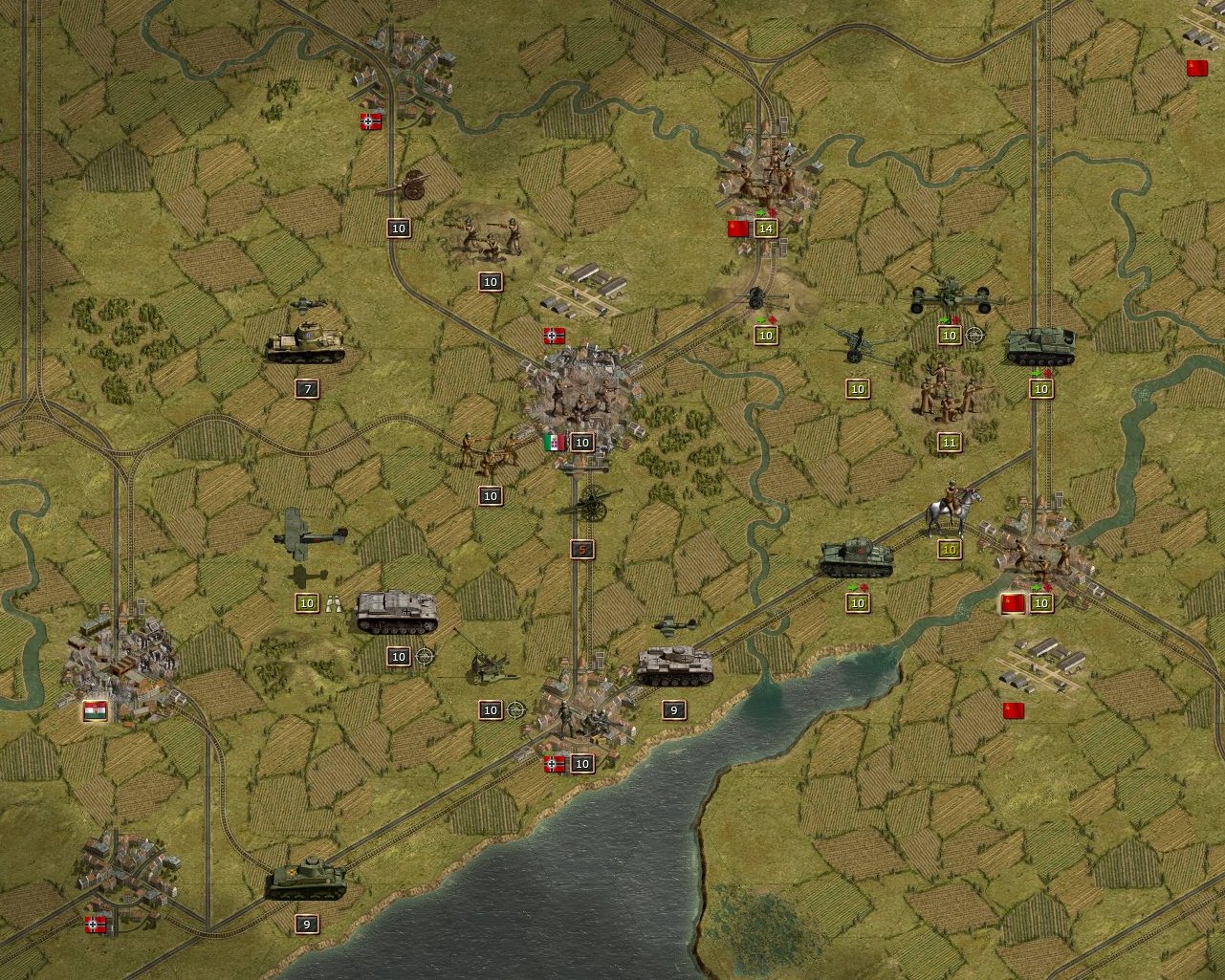Click the German cross flag above the central city
This screenshot has width=1225, height=980.
pyautogui.click(x=553, y=337)
